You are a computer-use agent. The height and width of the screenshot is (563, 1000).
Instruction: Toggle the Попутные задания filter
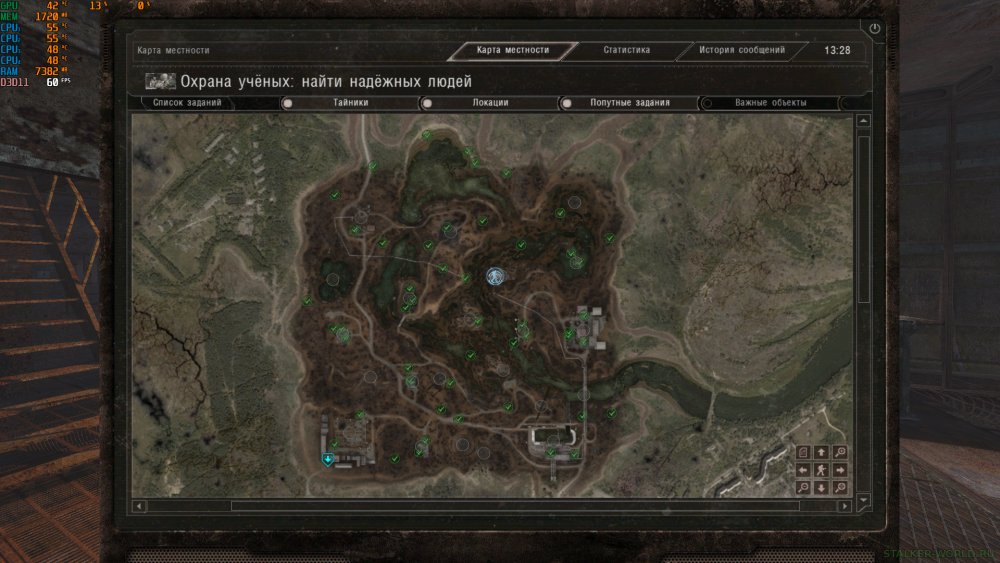566,103
